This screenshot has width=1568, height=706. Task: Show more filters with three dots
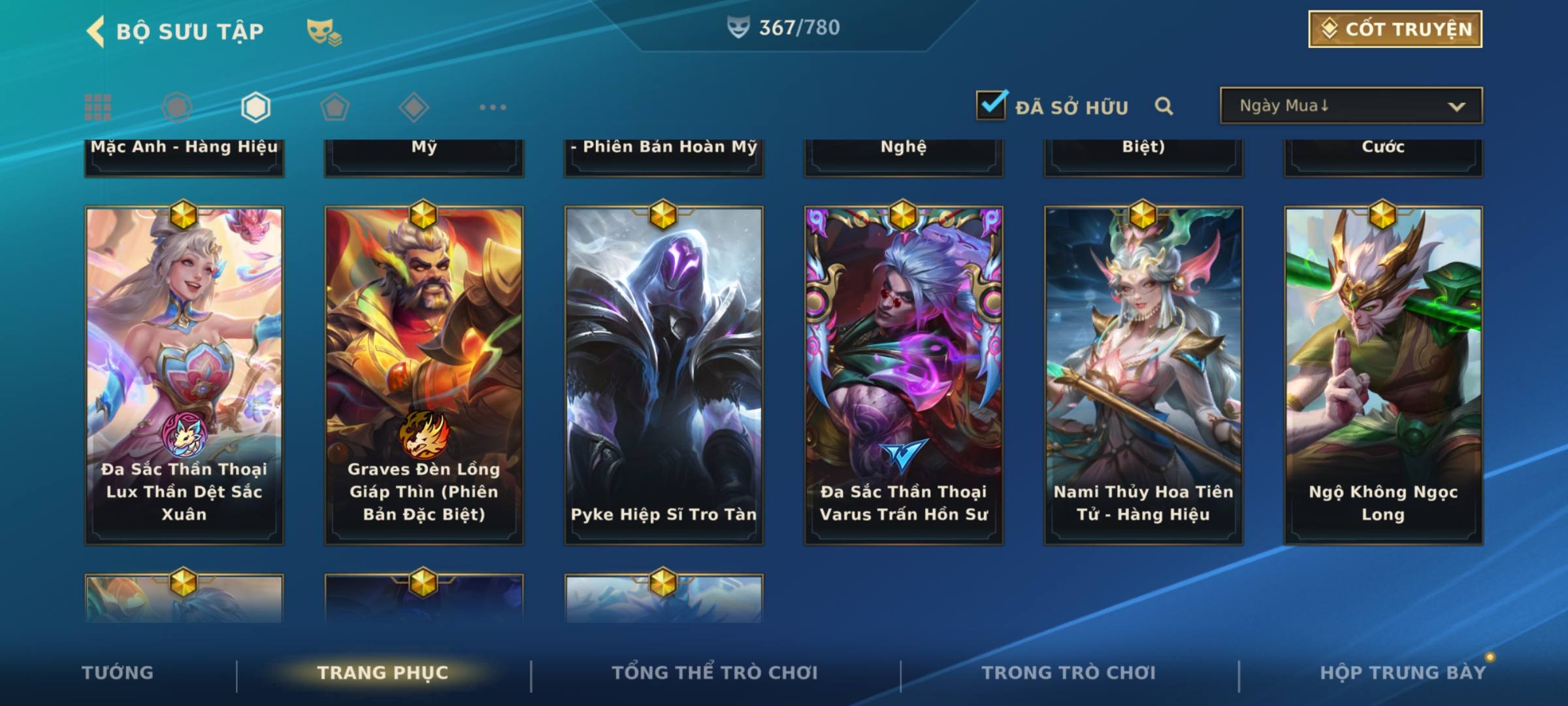tap(493, 107)
